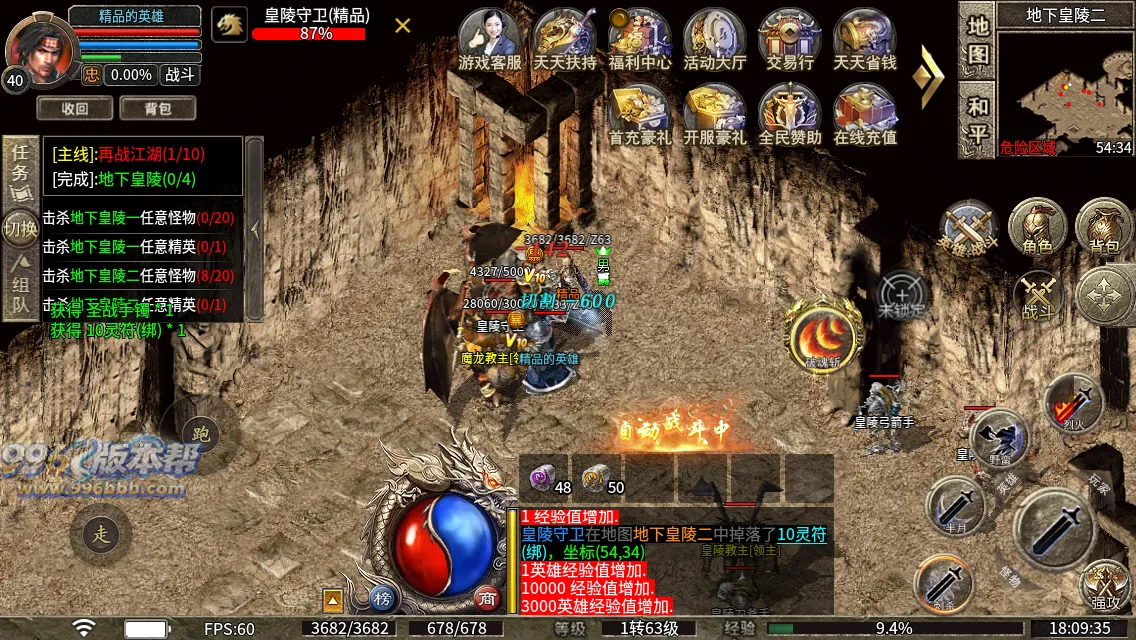Open the 福利中心 welfare center

tap(639, 38)
